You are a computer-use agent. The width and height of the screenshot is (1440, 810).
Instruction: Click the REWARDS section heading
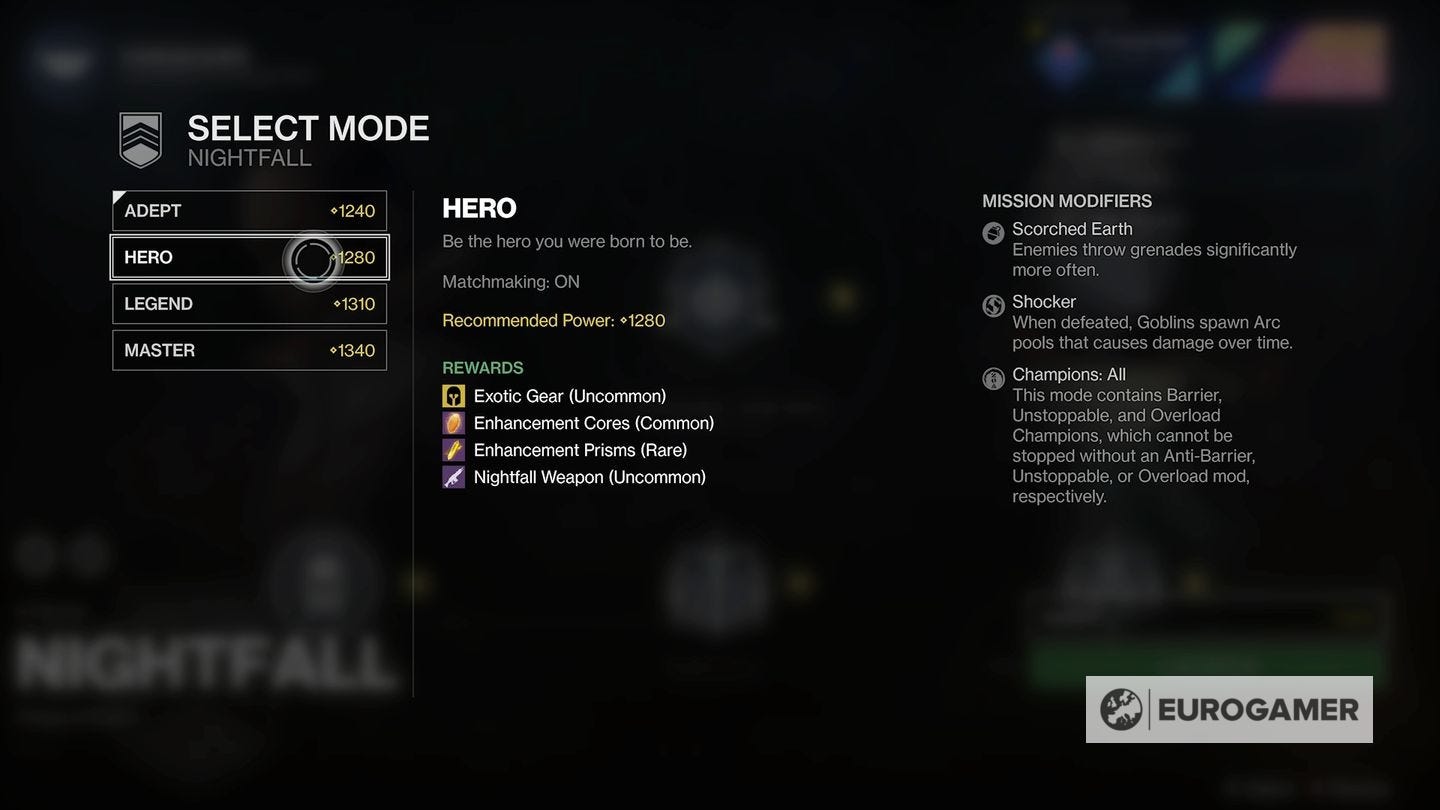pyautogui.click(x=483, y=367)
